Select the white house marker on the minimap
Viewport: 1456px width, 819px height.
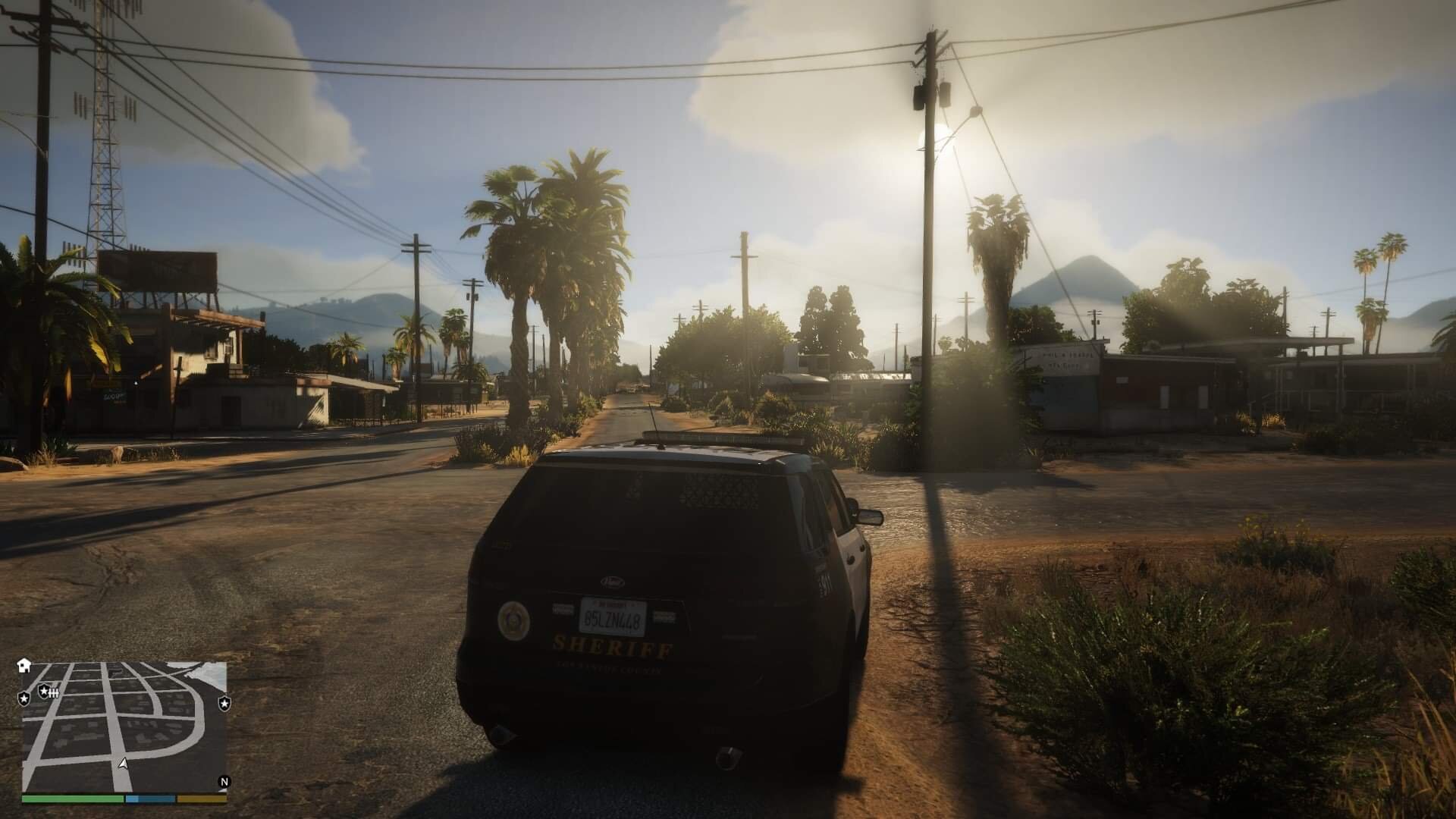point(24,665)
